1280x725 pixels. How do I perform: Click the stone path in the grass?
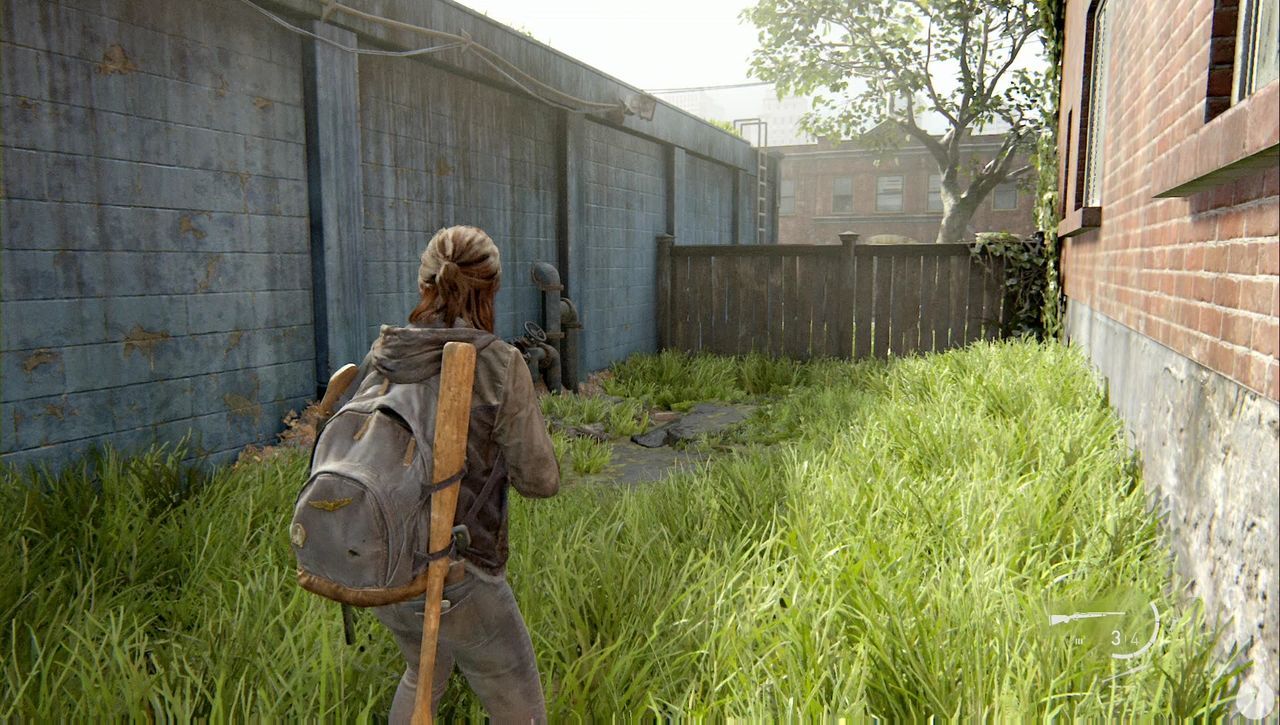click(x=680, y=425)
